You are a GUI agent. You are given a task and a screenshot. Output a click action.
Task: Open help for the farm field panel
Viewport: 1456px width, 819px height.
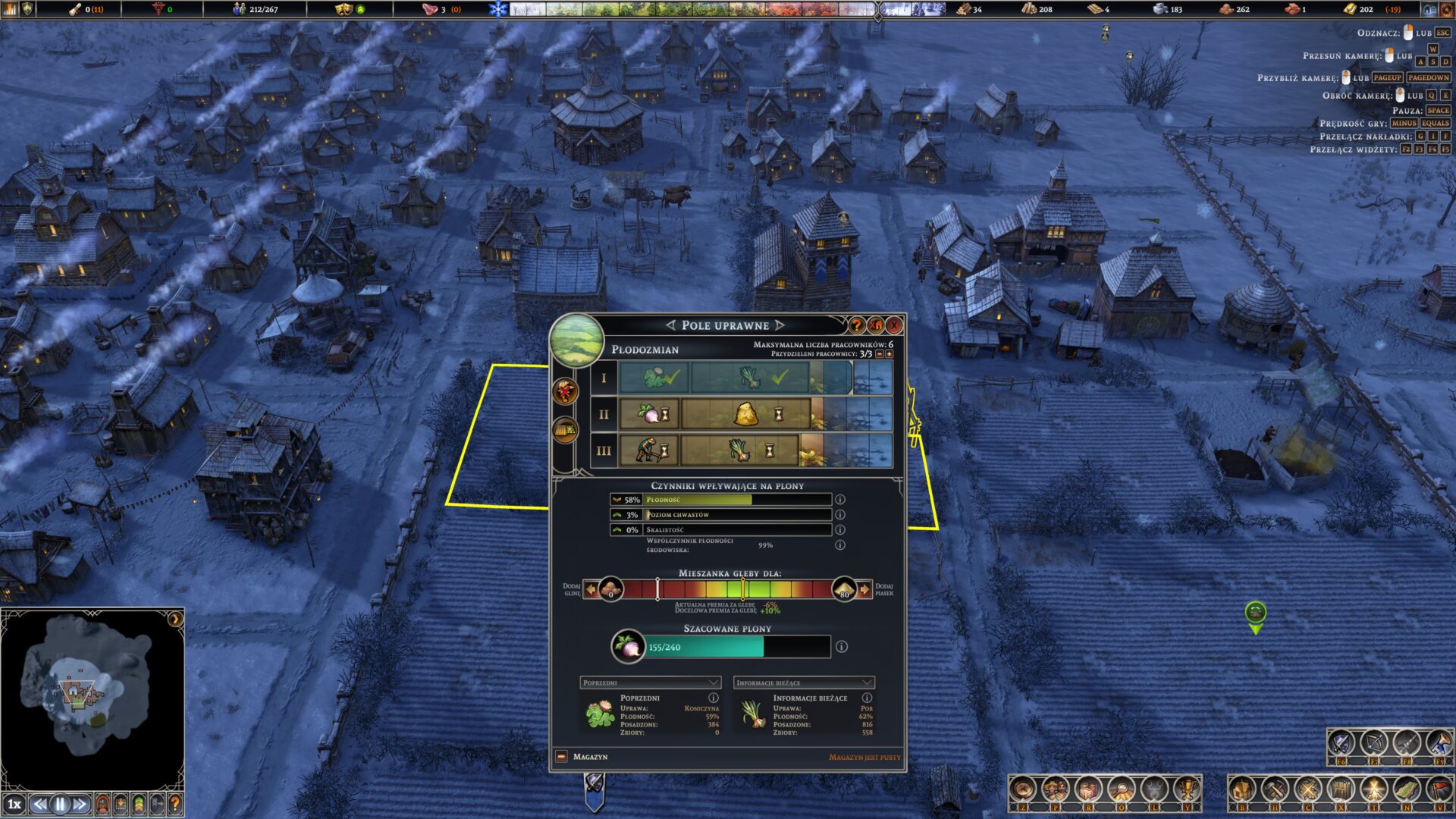(x=857, y=325)
